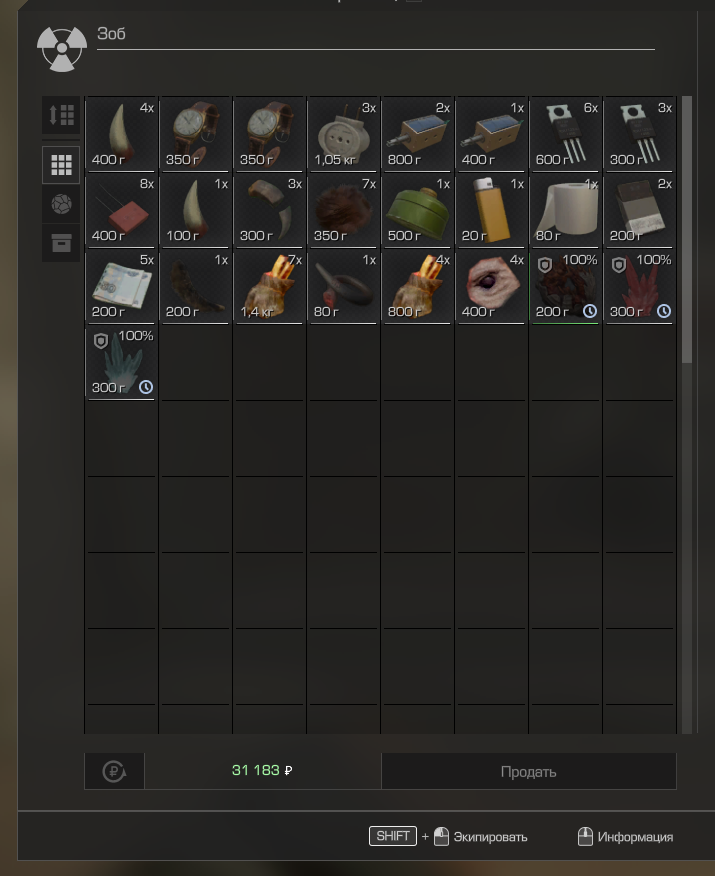Image resolution: width=715 pixels, height=876 pixels.
Task: Select the green canister item
Action: pyautogui.click(x=417, y=210)
